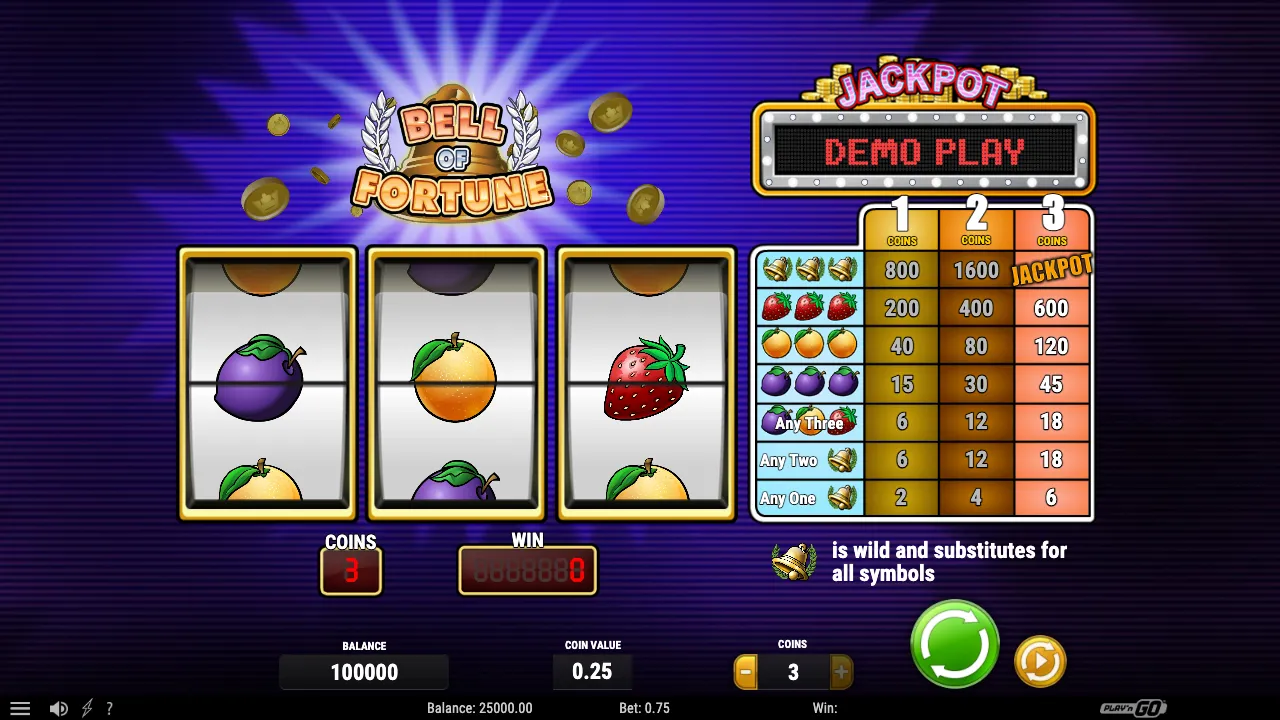This screenshot has width=1280, height=720.
Task: Select the 3 coins paytable column
Action: [x=1052, y=226]
